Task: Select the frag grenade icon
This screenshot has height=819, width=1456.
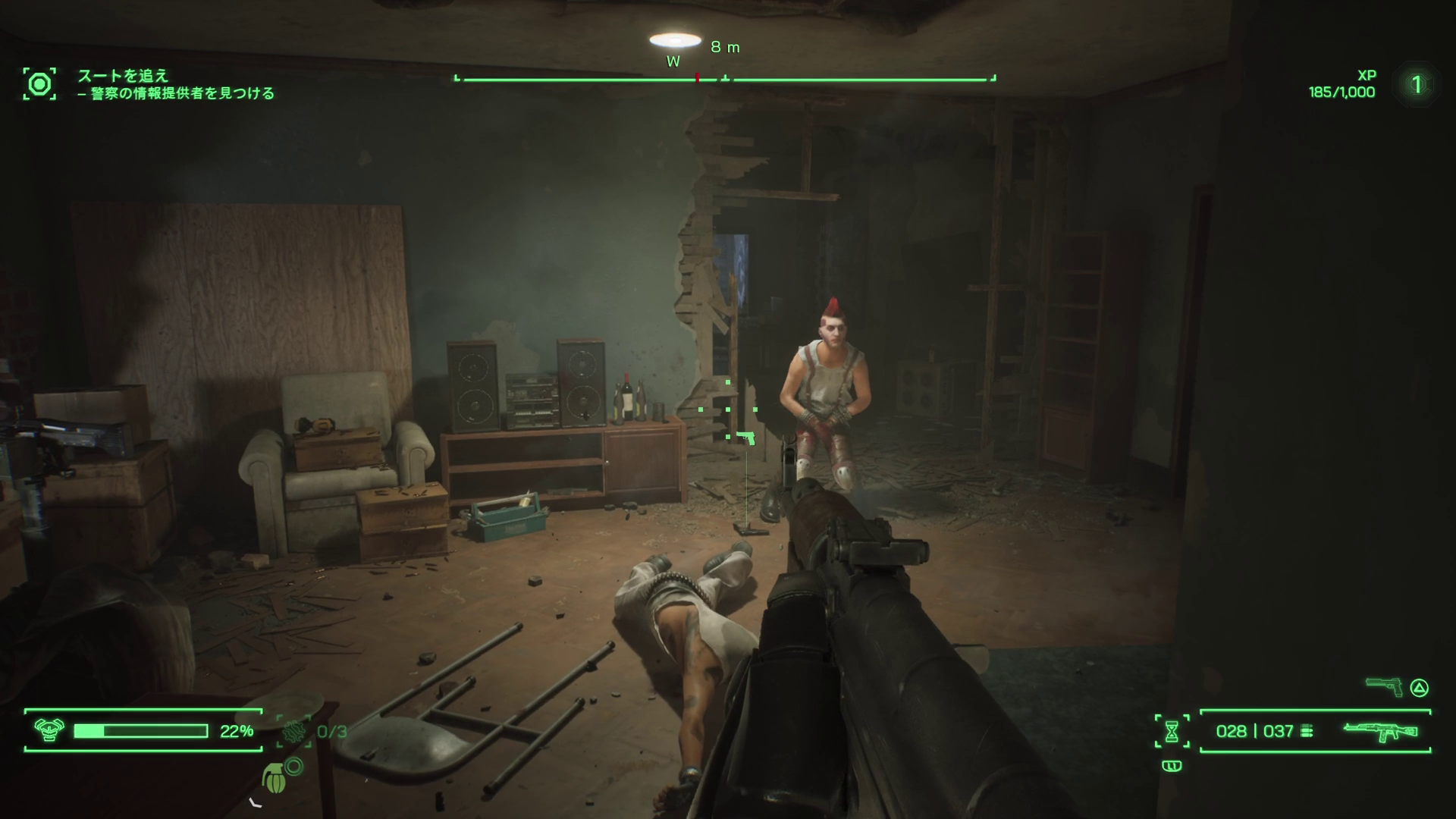Action: coord(275,777)
